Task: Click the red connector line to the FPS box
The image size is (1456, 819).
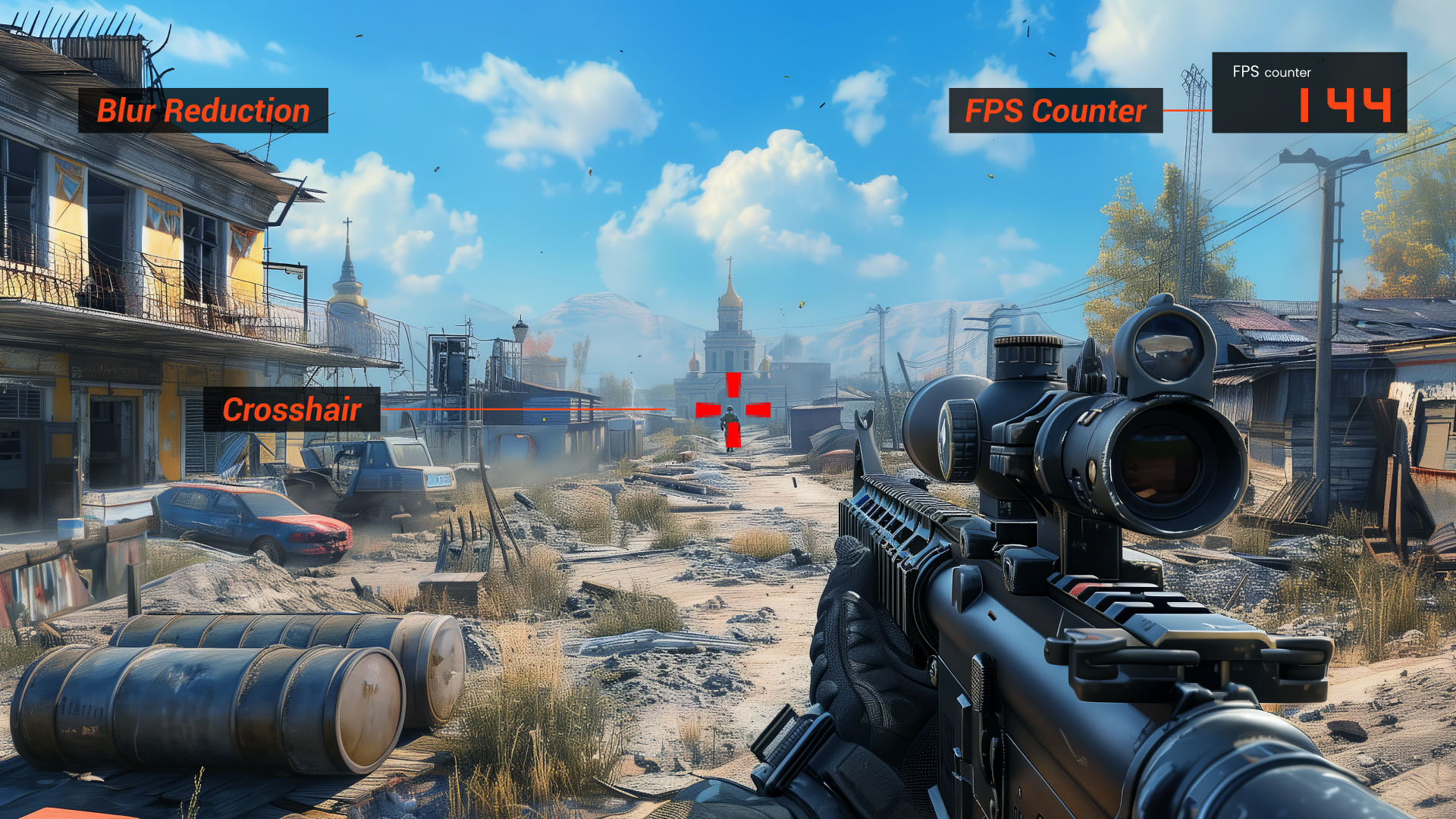Action: click(1187, 110)
